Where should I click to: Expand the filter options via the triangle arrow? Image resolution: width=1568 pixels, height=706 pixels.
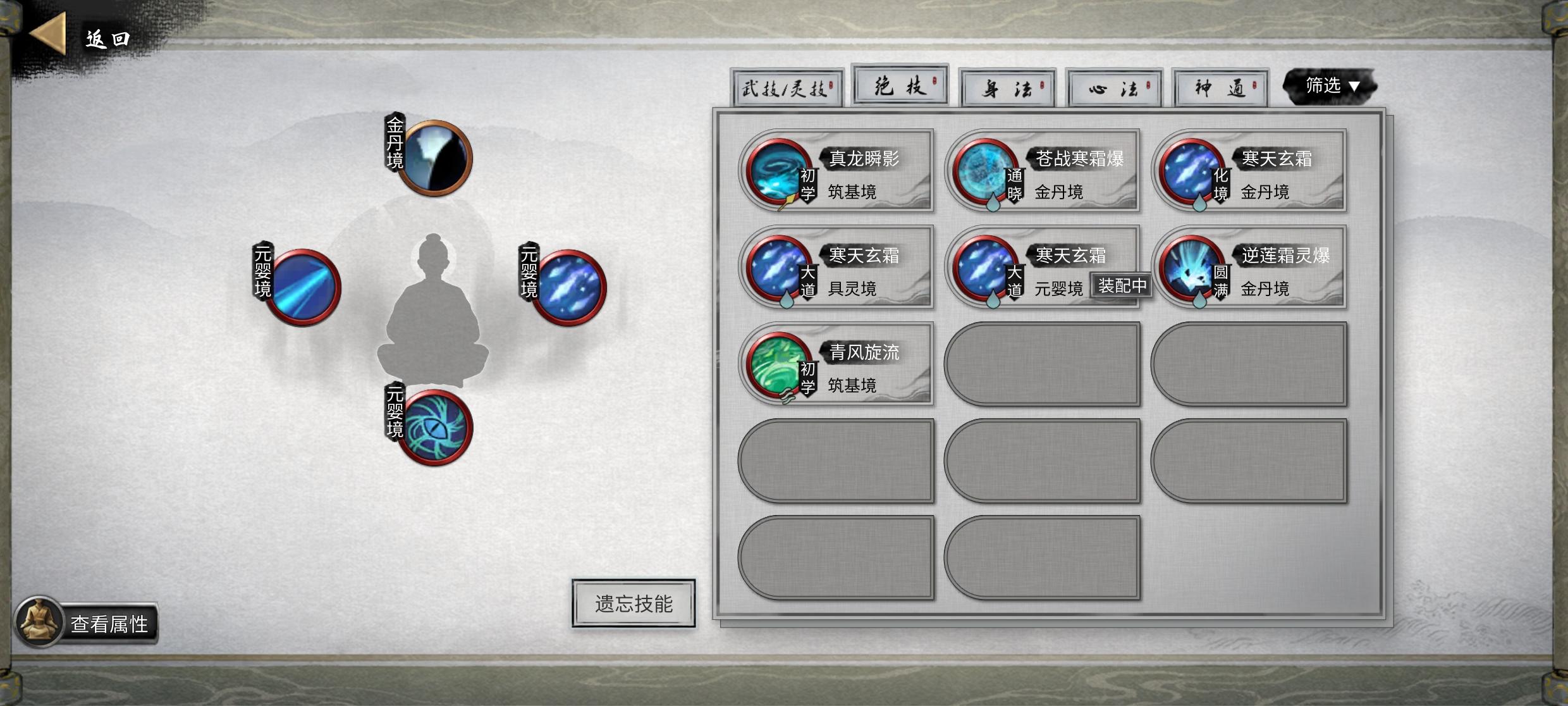[1353, 87]
